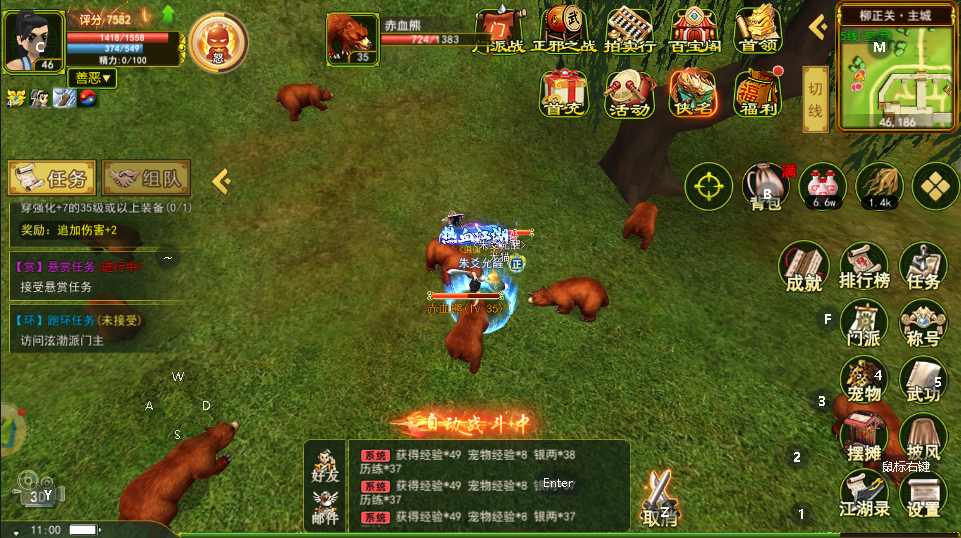Image resolution: width=961 pixels, height=538 pixels.
Task: Open the 称号 titles panel
Action: click(x=922, y=325)
